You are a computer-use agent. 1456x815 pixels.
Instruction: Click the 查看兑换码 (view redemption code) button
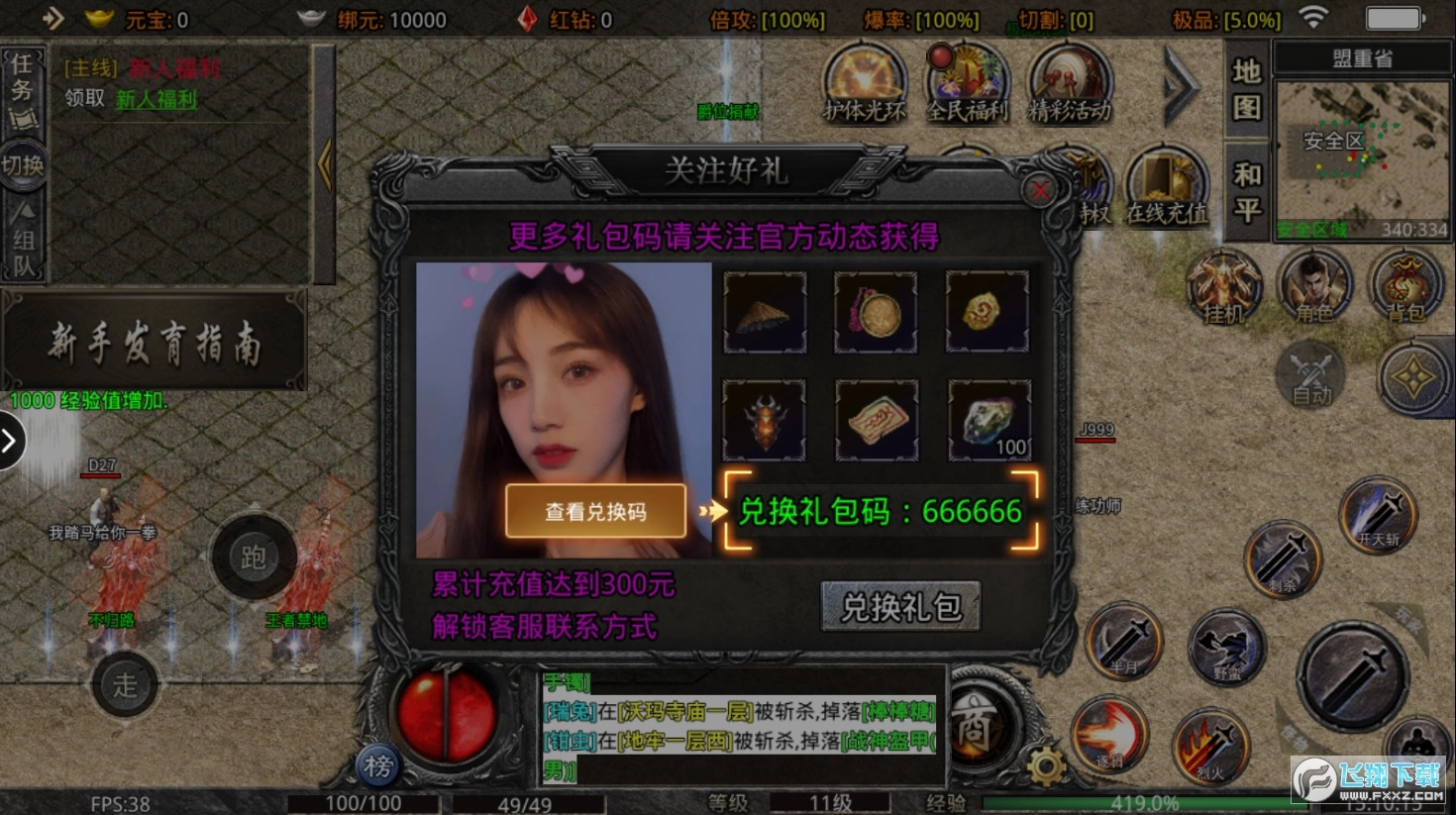click(x=594, y=513)
